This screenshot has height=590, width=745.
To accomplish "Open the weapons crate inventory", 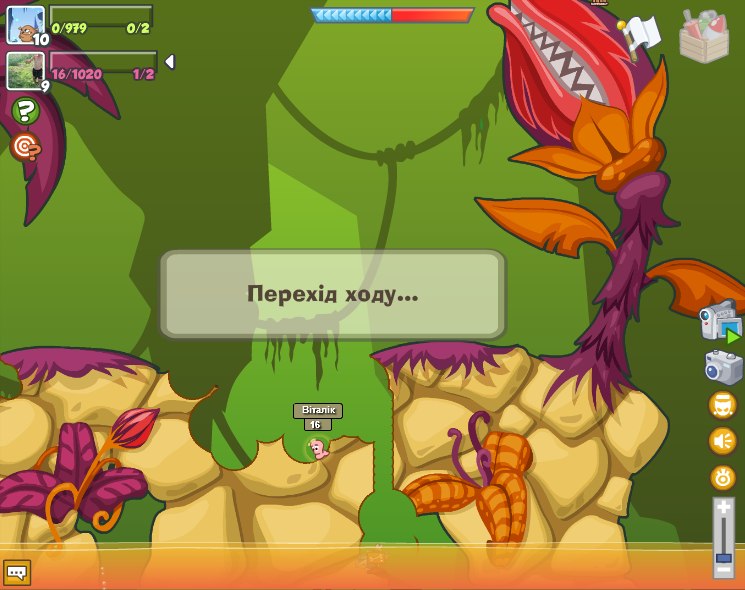I will pos(704,36).
